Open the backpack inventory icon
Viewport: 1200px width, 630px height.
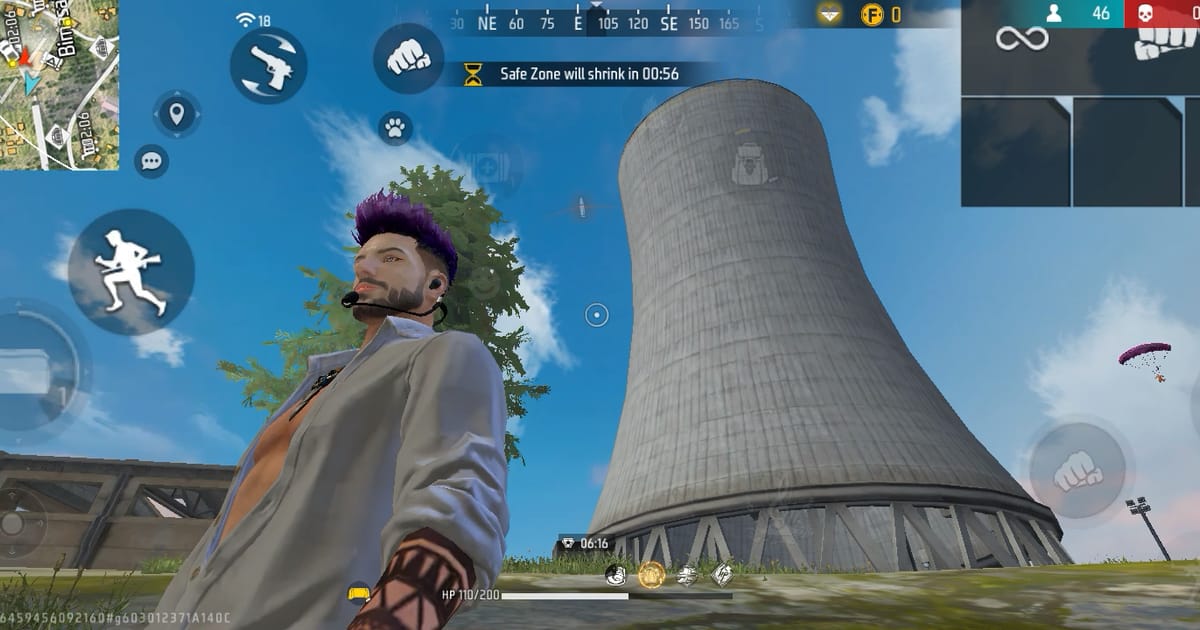(x=748, y=164)
